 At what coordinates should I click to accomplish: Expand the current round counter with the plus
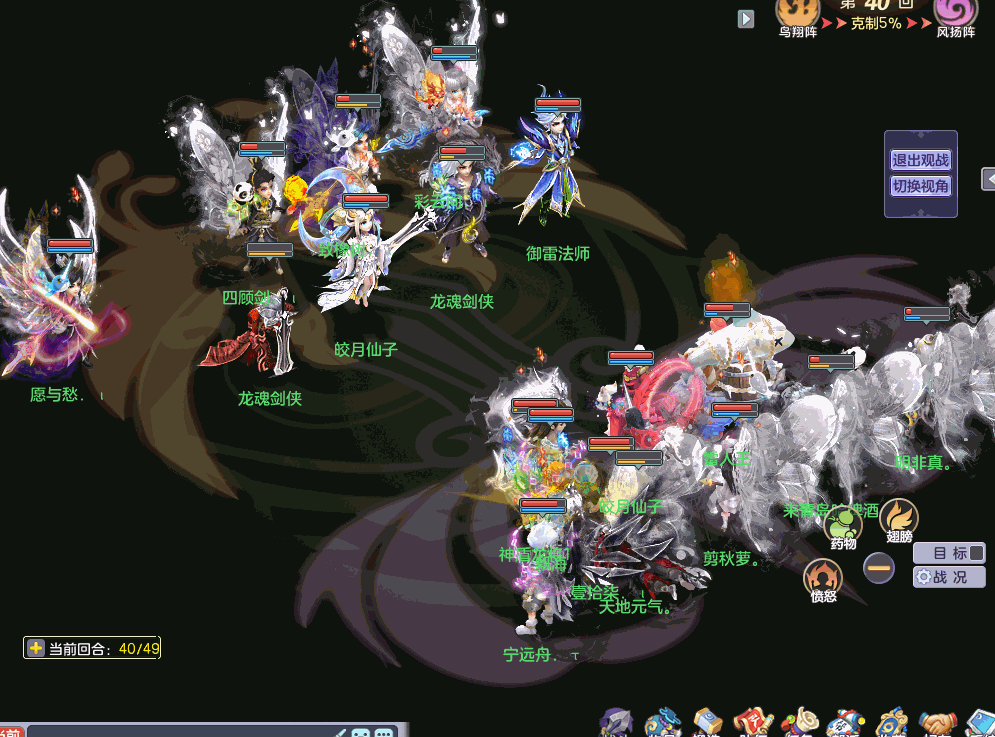click(x=36, y=648)
